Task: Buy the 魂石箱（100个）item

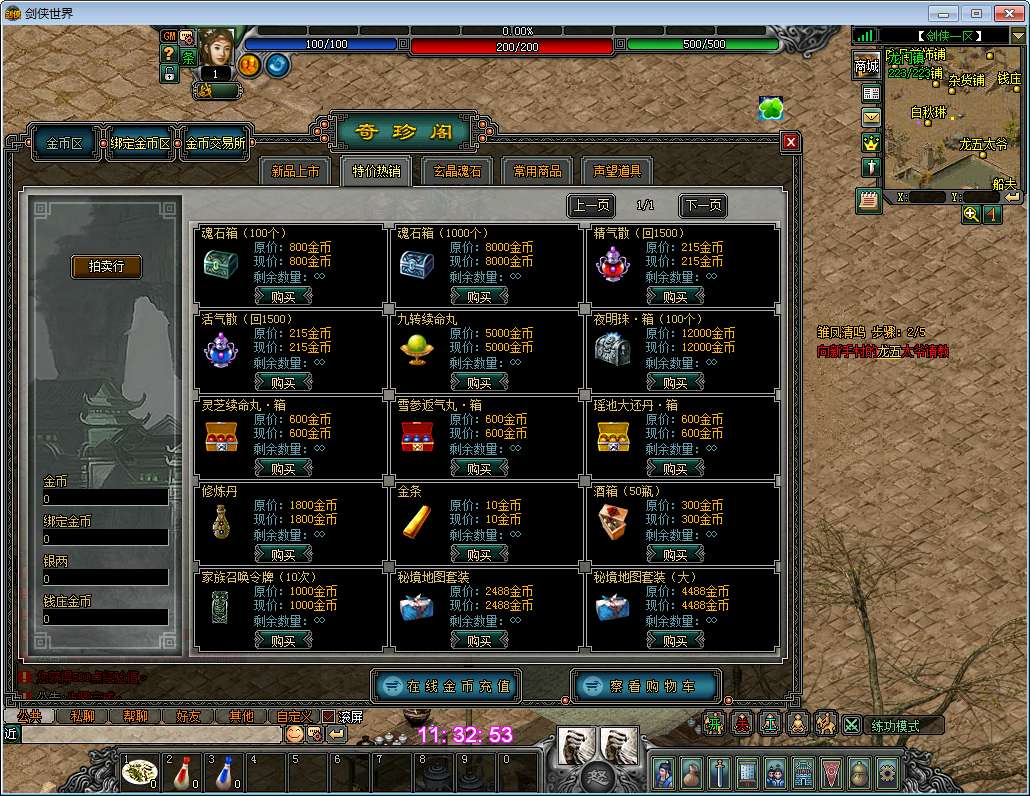Action: click(x=283, y=296)
